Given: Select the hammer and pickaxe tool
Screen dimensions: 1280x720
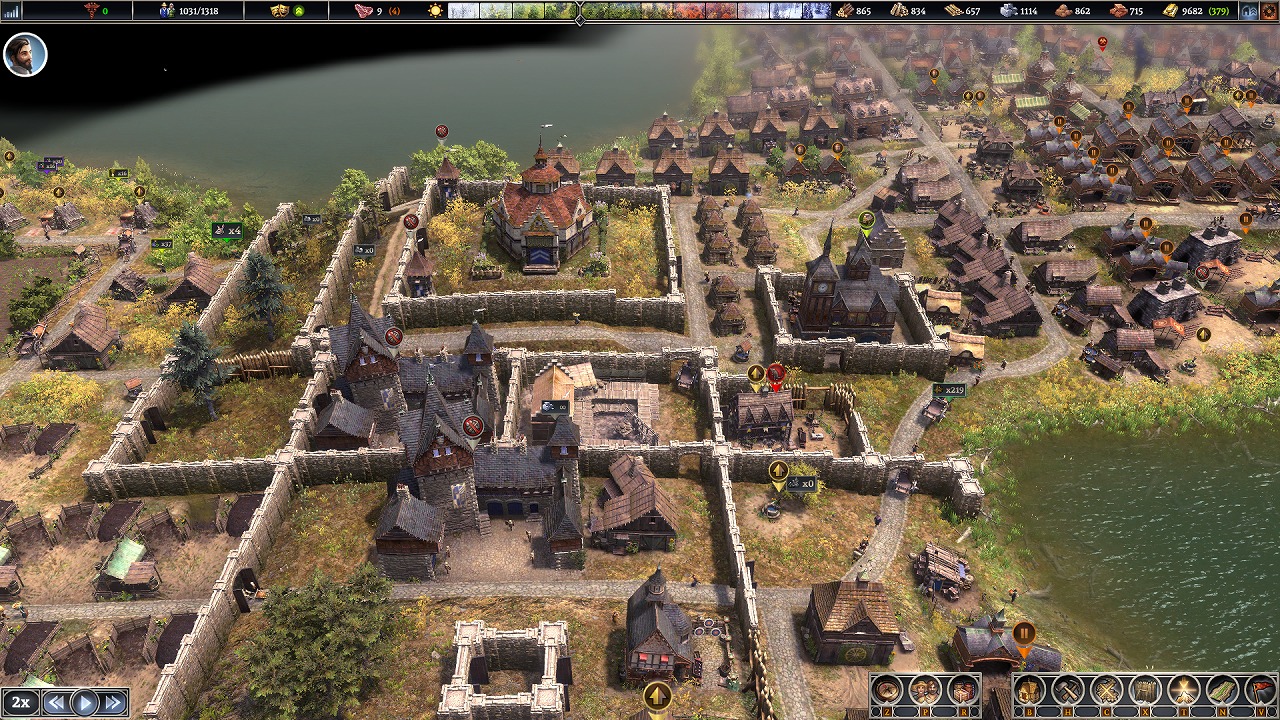Looking at the screenshot, I should point(1069,690).
